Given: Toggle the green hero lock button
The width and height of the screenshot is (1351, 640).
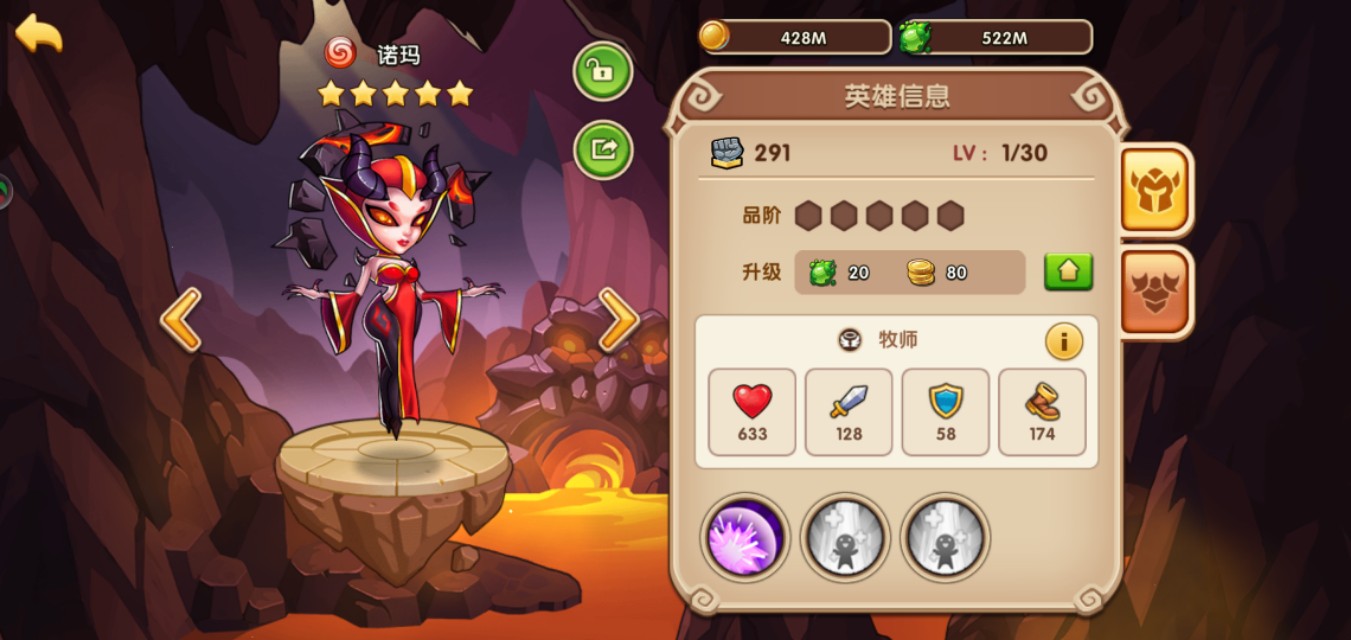Looking at the screenshot, I should (x=602, y=71).
